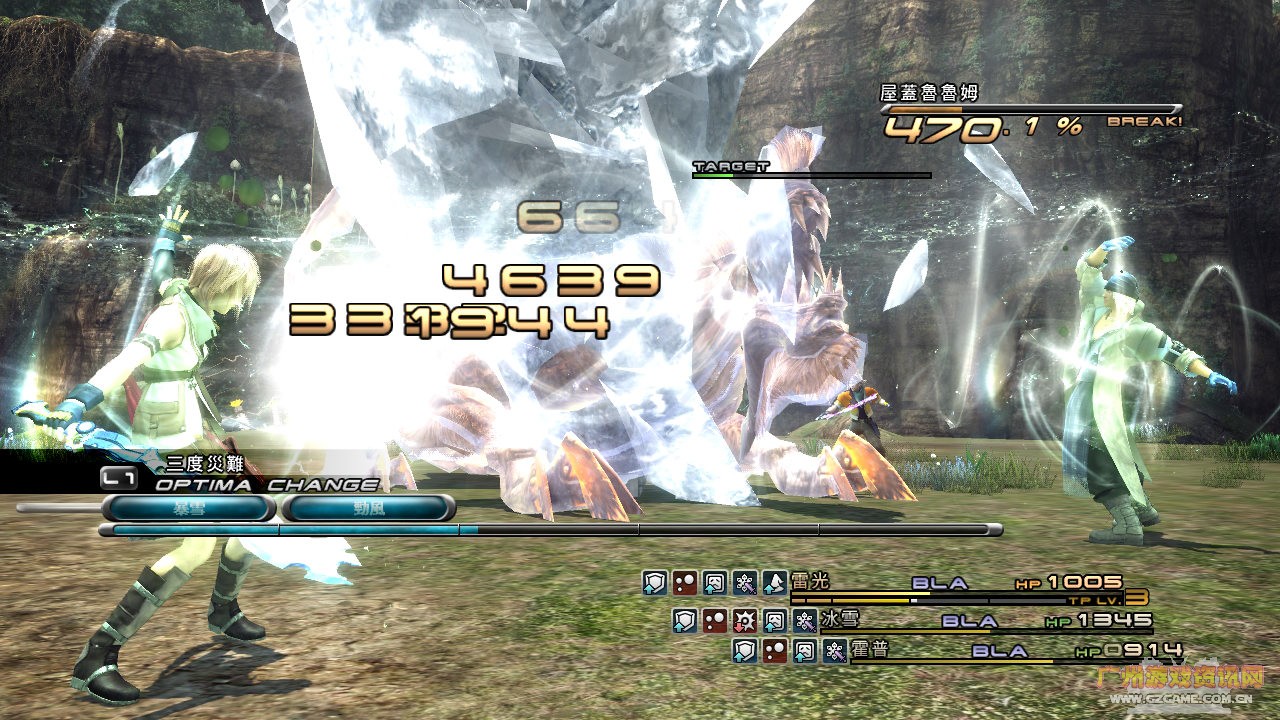The width and height of the screenshot is (1280, 720).
Task: Inspect 雷光's white hat-shaped buff icon
Action: click(x=774, y=584)
